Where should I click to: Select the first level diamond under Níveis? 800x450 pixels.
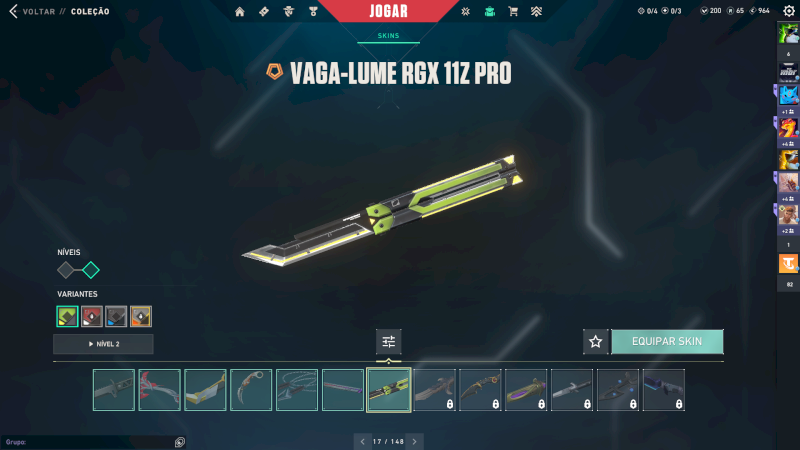click(67, 270)
